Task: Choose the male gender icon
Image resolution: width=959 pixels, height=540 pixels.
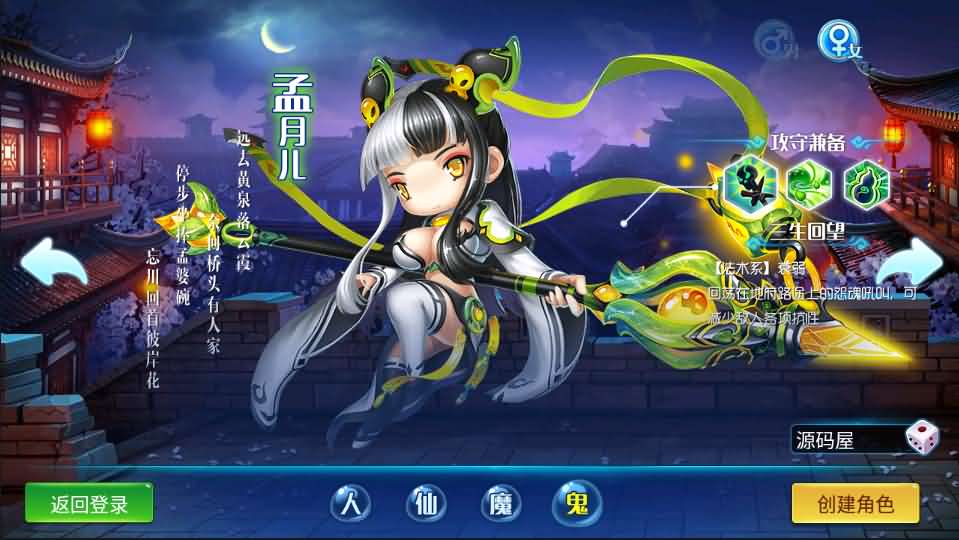Action: click(x=773, y=42)
